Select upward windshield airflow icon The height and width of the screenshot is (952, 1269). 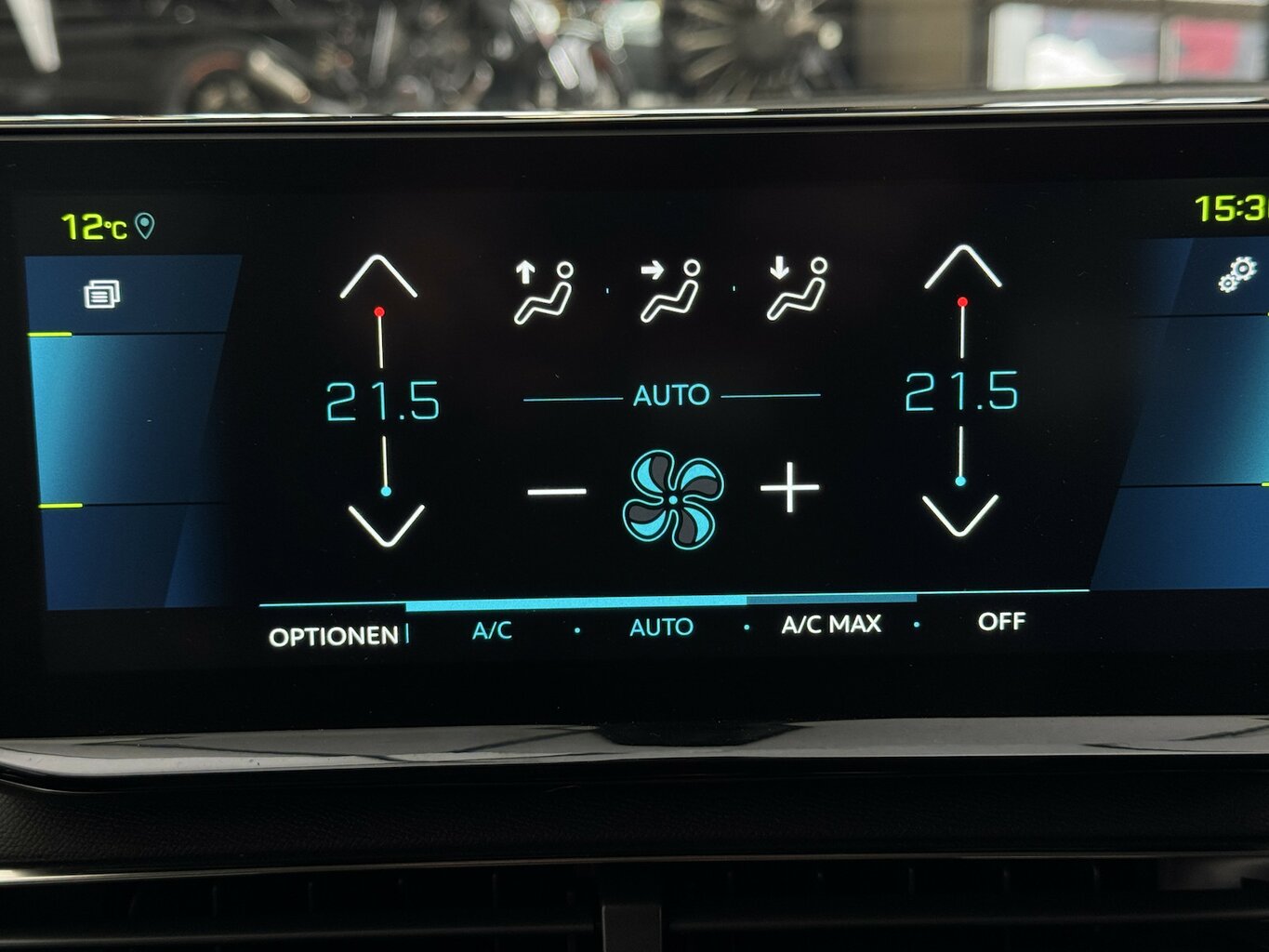(x=544, y=292)
